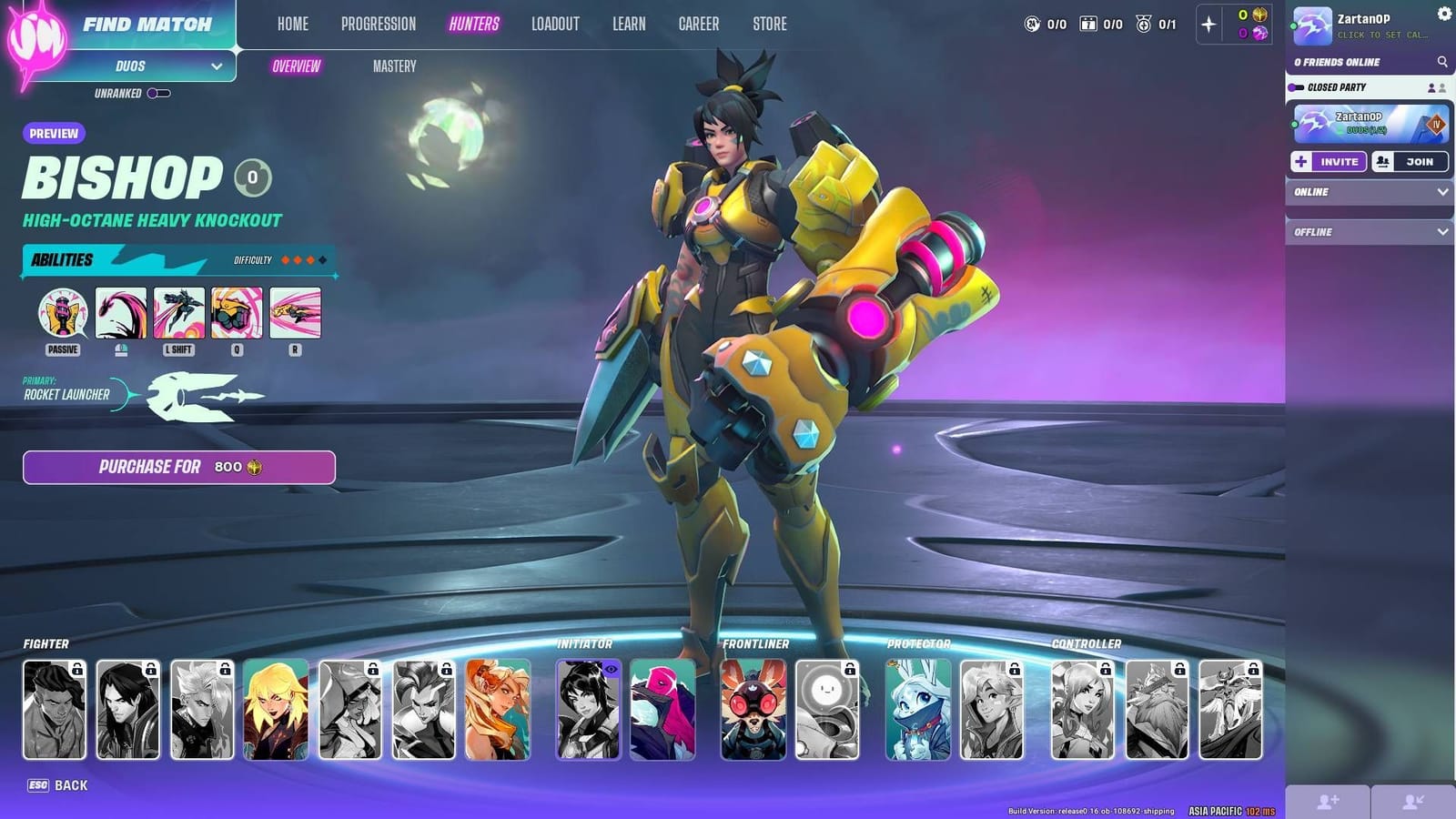1456x819 pixels.
Task: Select the Q ability icon
Action: coord(237,314)
